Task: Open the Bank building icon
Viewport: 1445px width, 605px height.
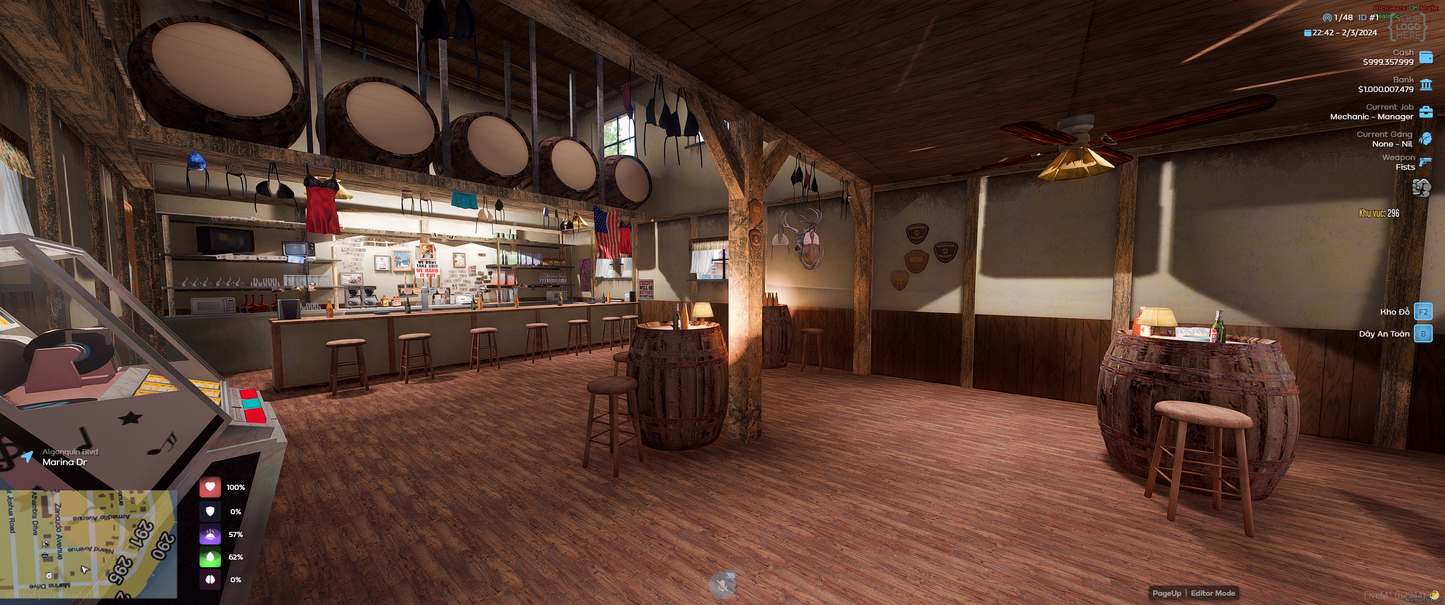Action: pos(1425,84)
